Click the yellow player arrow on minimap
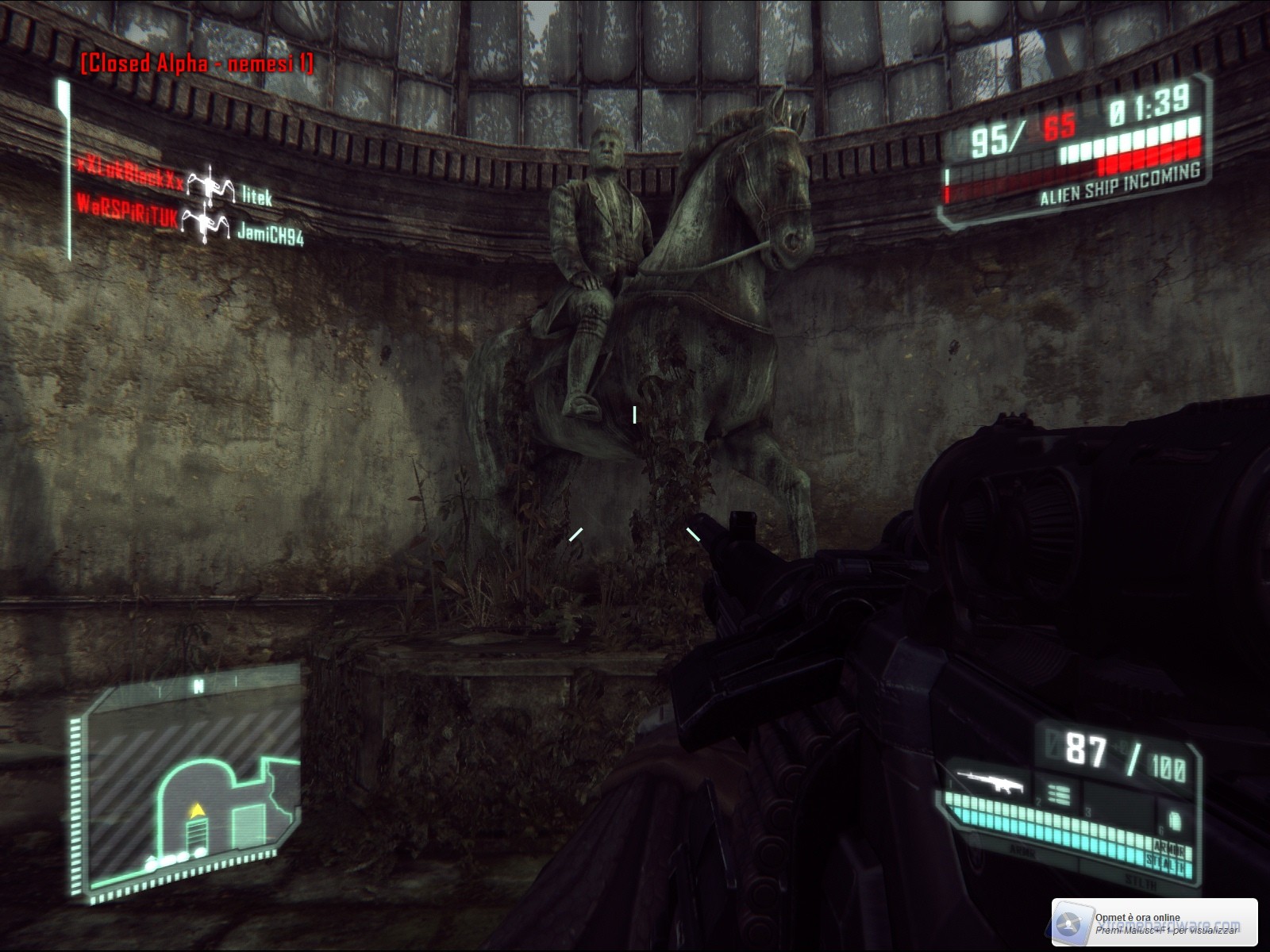This screenshot has width=1270, height=952. click(194, 810)
